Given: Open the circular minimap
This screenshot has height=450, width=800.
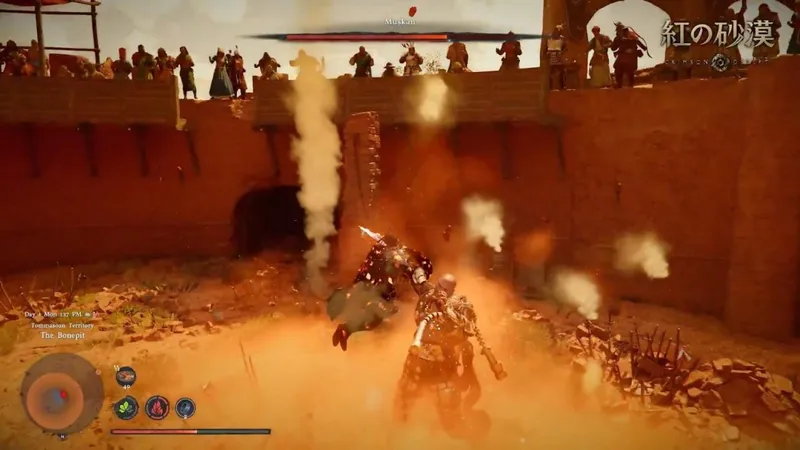Looking at the screenshot, I should click(62, 392).
